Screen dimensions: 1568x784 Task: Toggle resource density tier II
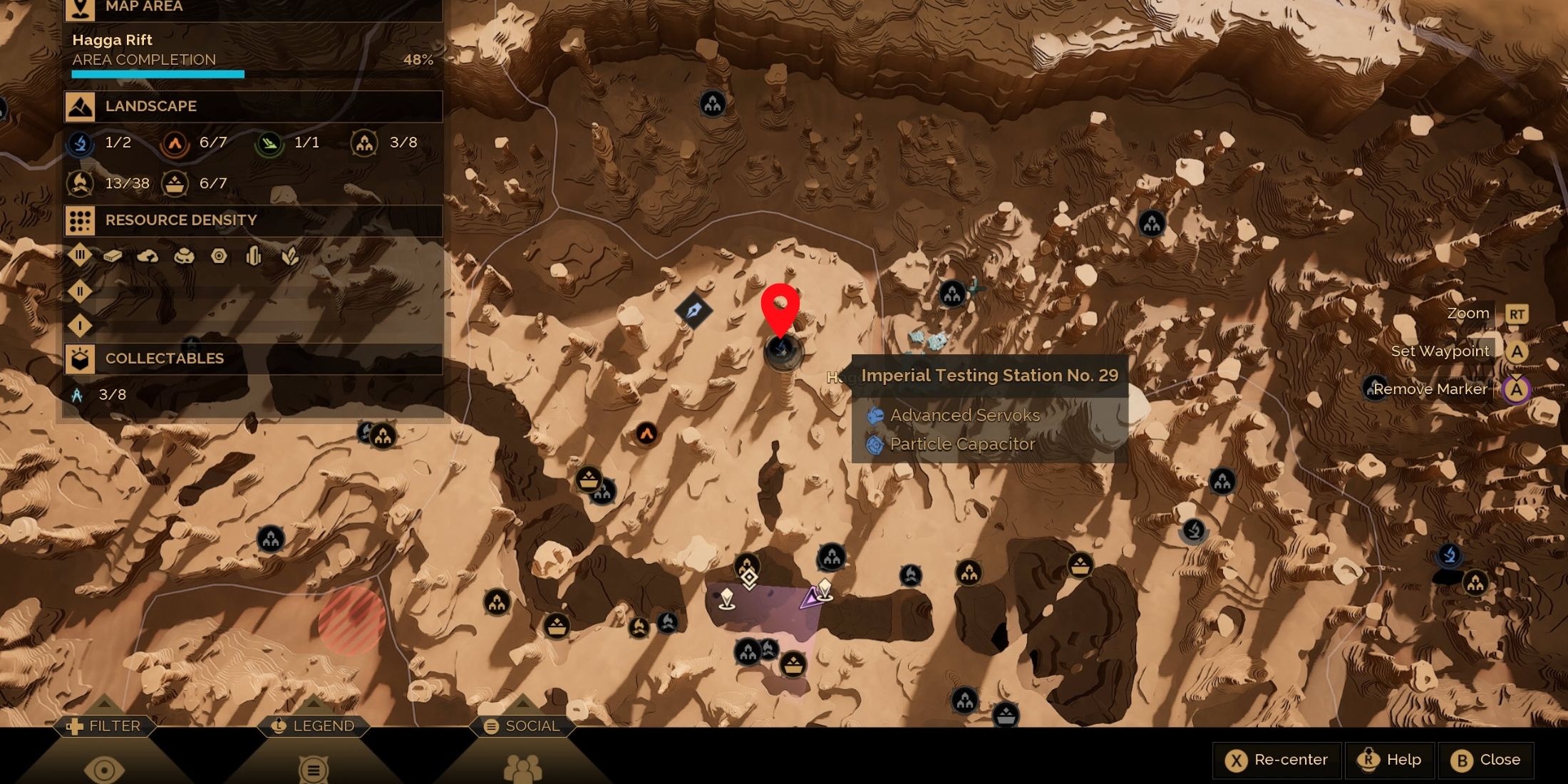(80, 292)
